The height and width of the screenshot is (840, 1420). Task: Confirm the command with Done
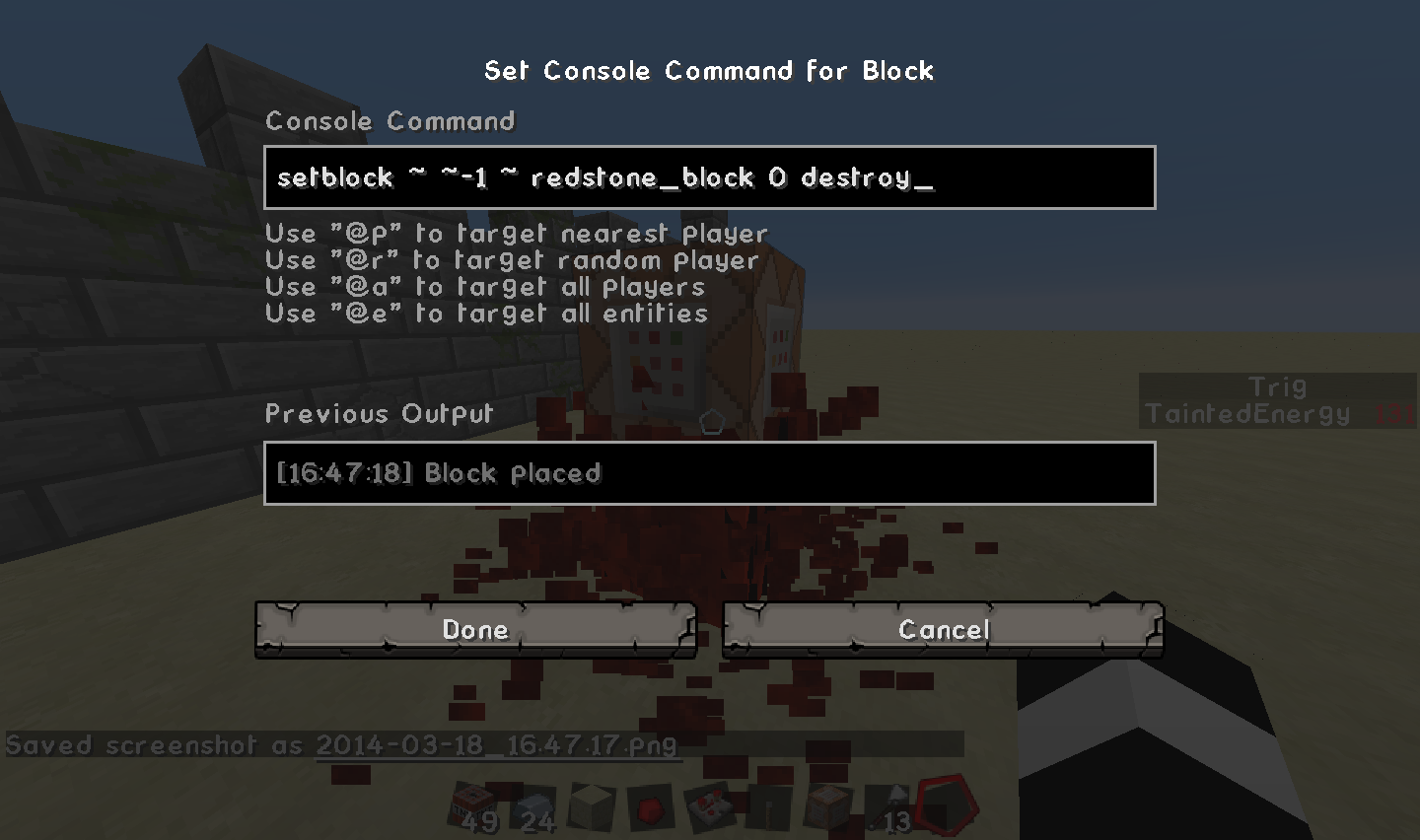pyautogui.click(x=475, y=630)
